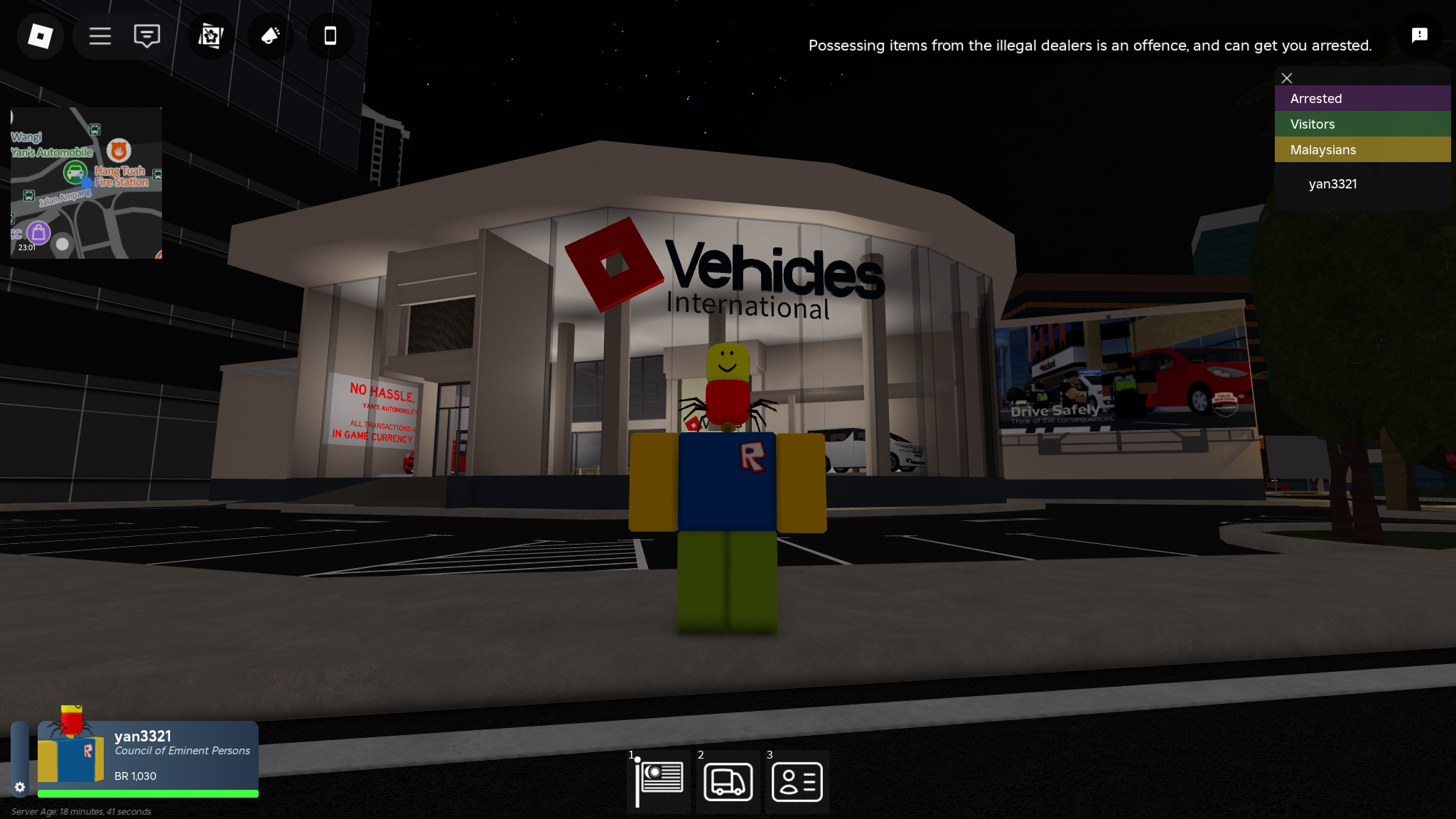This screenshot has width=1456, height=819.
Task: Open the chat bubble panel
Action: click(x=146, y=36)
